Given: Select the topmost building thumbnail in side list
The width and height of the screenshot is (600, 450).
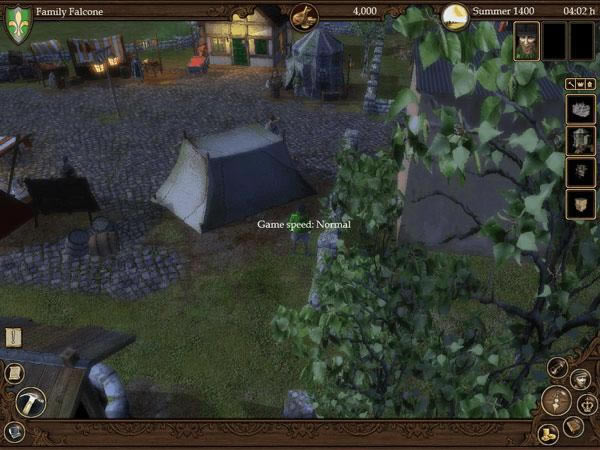Looking at the screenshot, I should [x=581, y=109].
